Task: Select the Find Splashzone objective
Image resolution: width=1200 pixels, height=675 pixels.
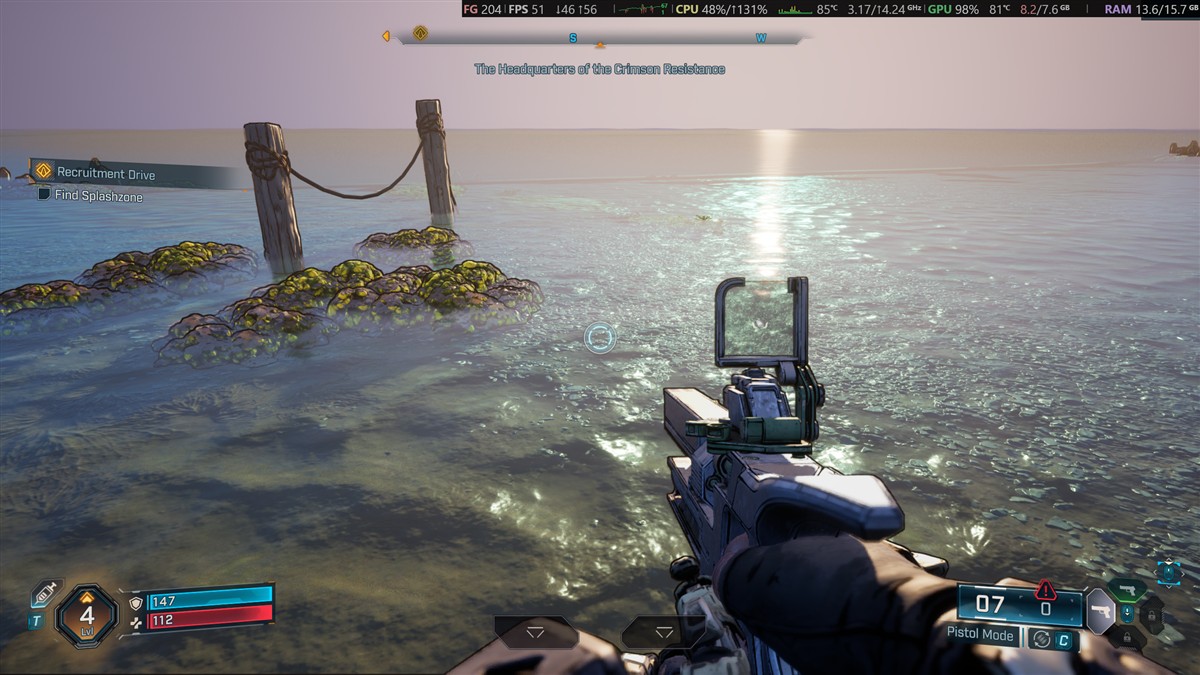Action: point(98,197)
